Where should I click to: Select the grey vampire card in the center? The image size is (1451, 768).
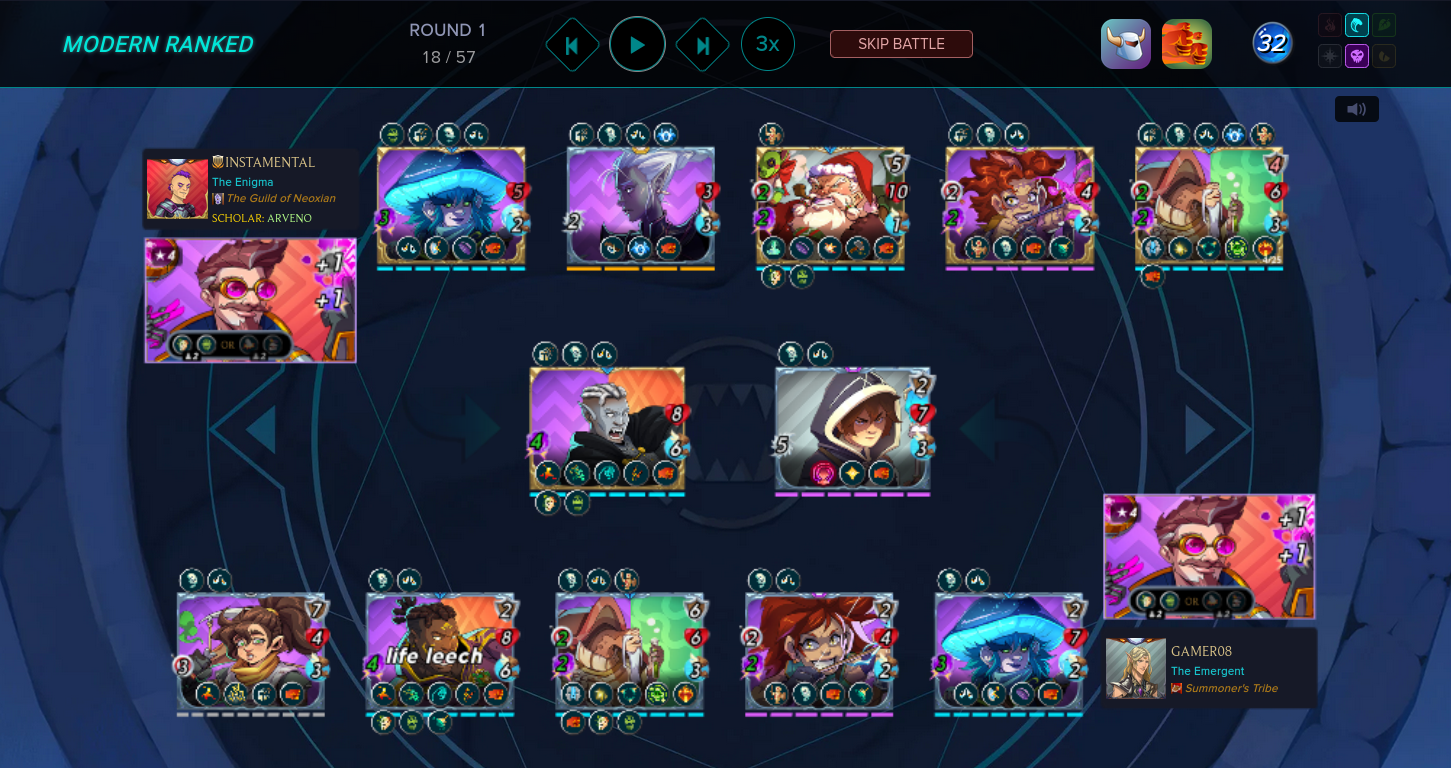coord(607,429)
